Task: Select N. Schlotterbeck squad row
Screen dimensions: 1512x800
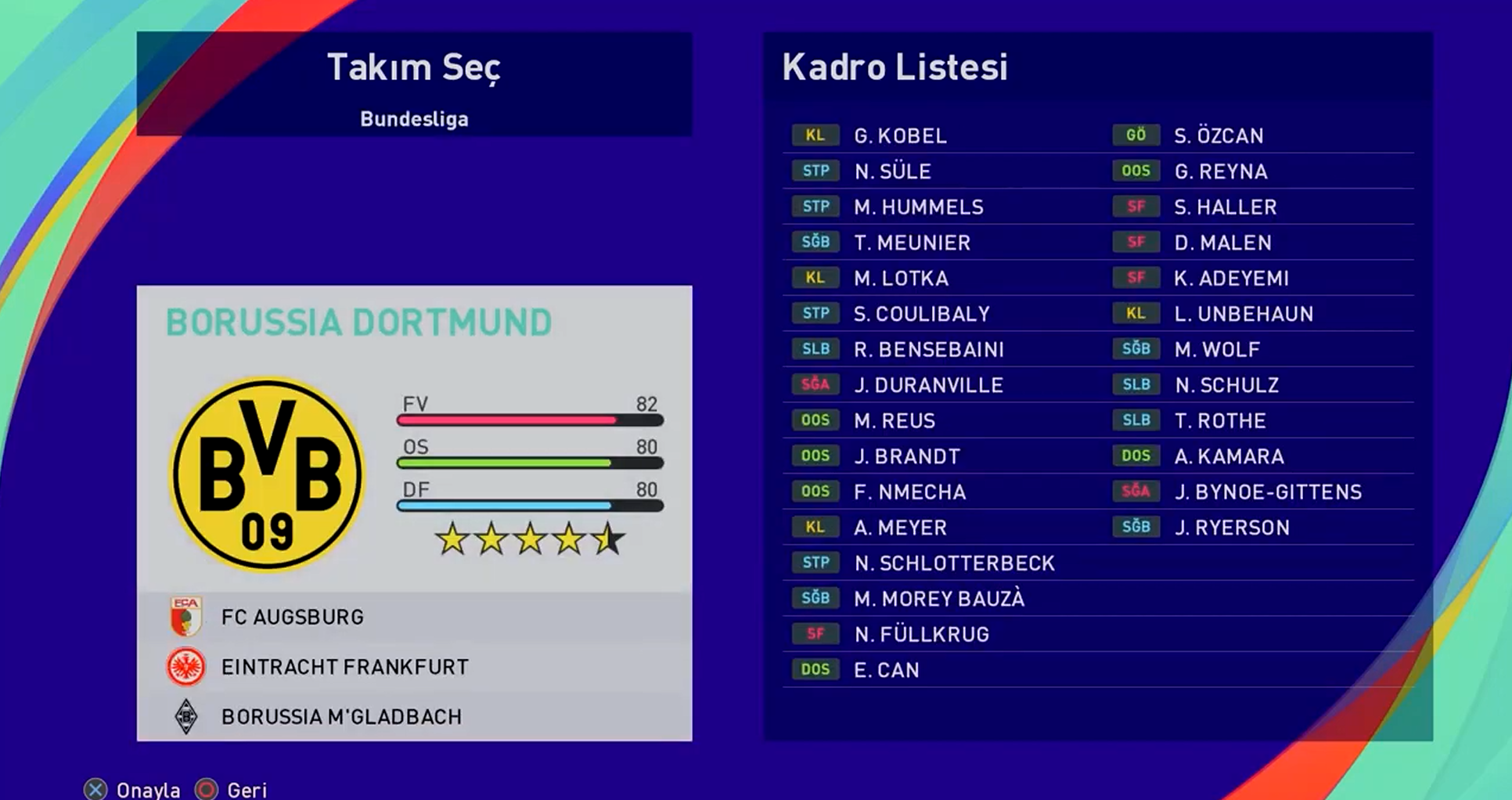Action: click(x=954, y=563)
